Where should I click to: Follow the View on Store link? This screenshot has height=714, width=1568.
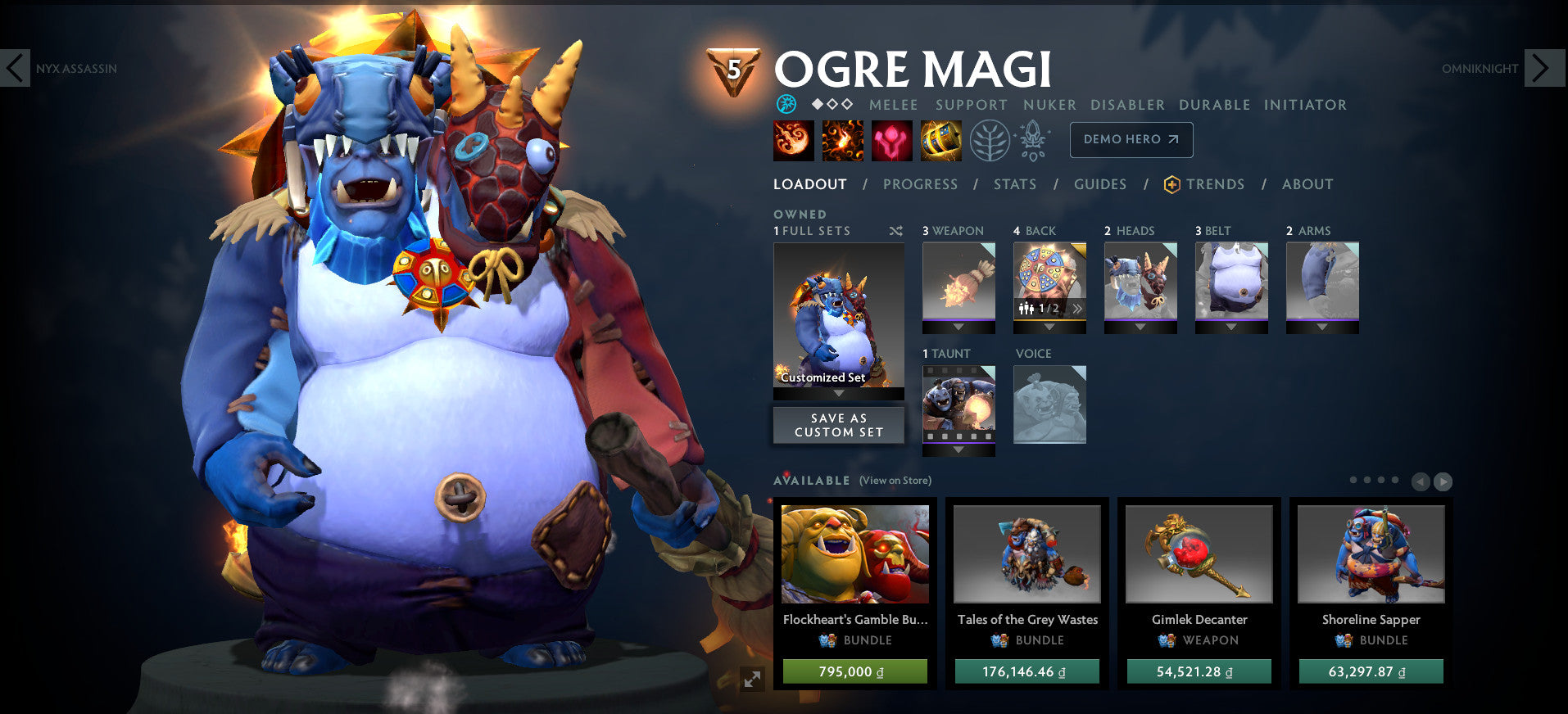[895, 481]
